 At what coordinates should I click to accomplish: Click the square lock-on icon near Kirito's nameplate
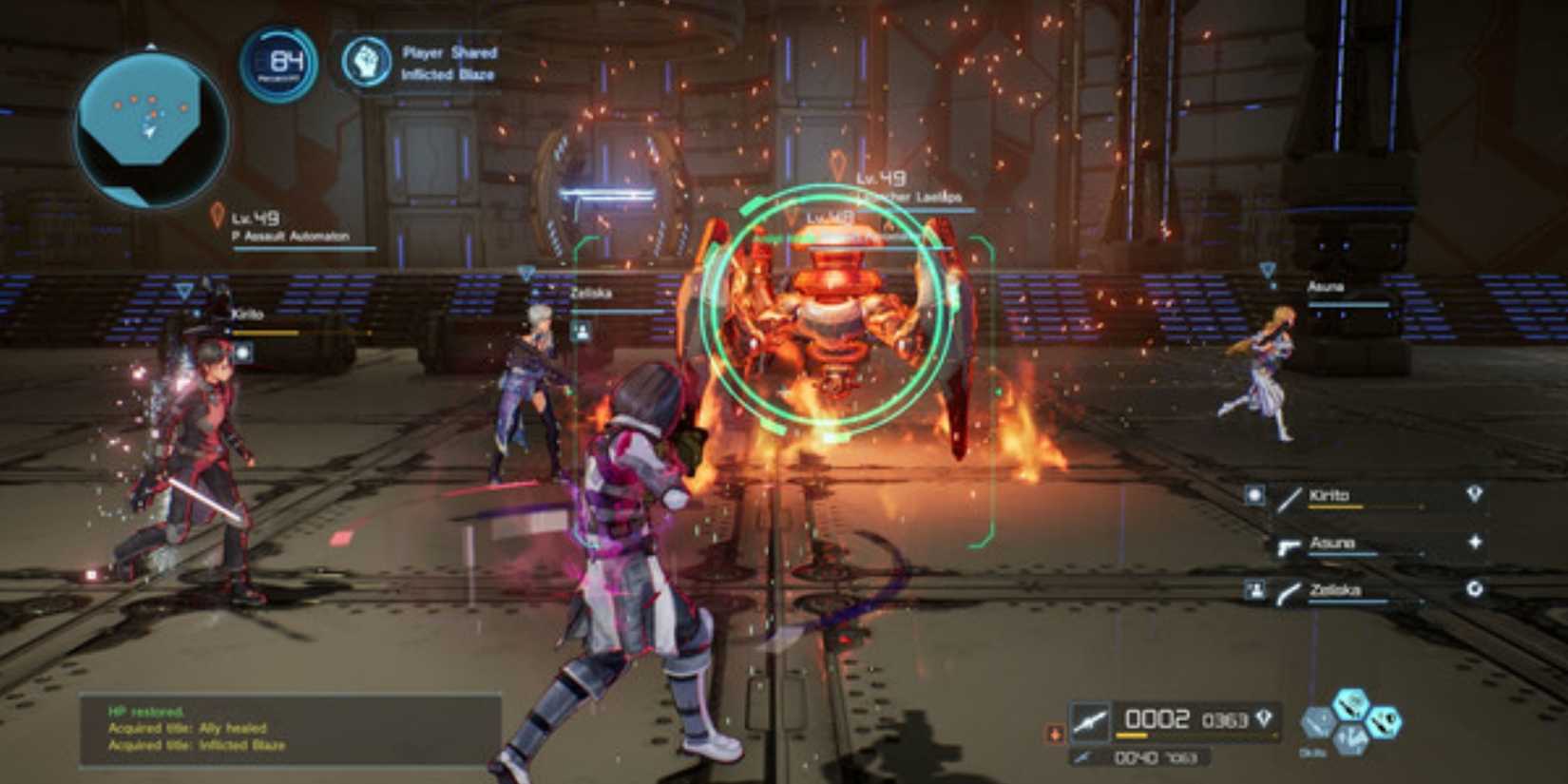click(245, 352)
